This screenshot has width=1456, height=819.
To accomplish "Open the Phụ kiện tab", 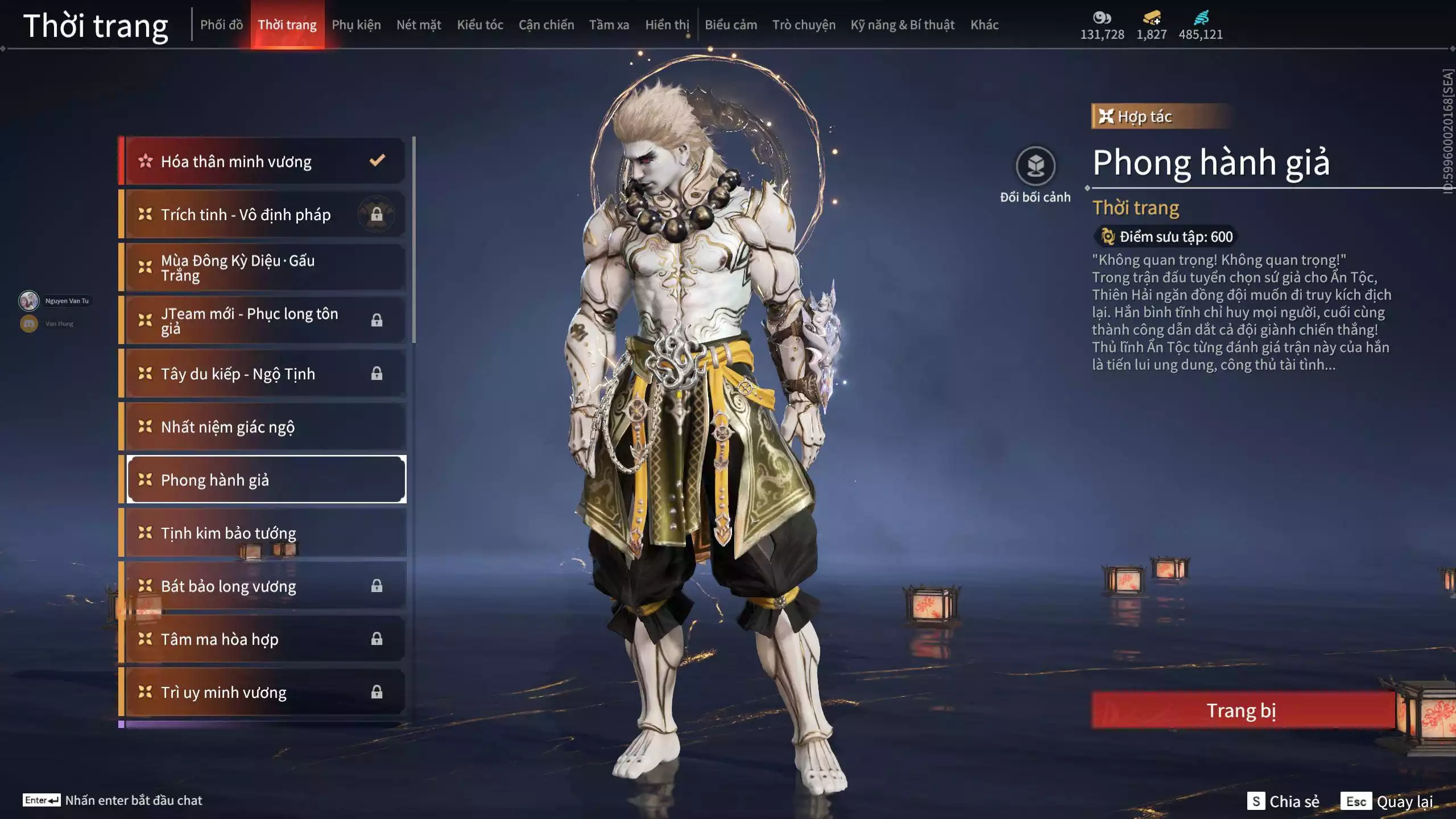I will [x=356, y=25].
